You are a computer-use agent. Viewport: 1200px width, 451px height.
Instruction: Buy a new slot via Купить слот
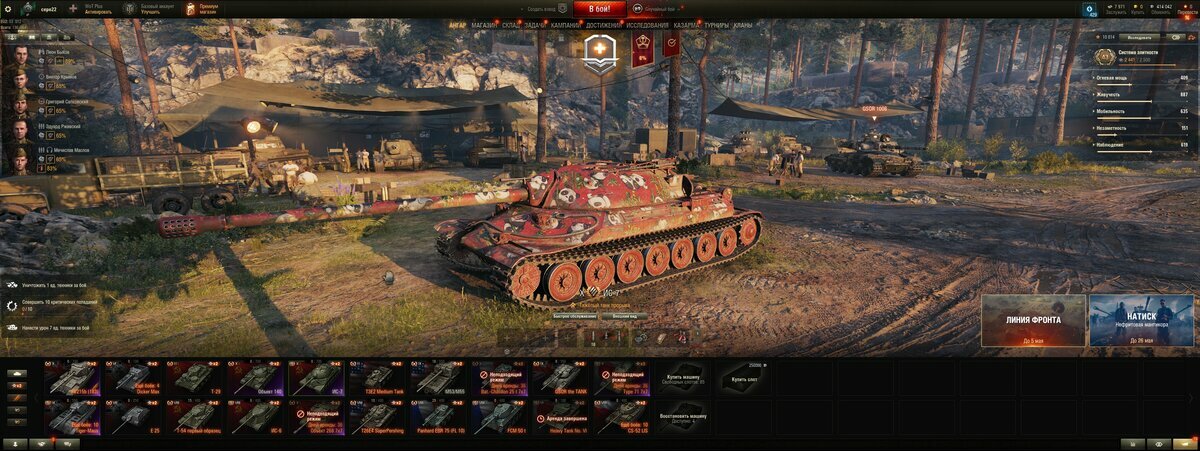tap(746, 377)
